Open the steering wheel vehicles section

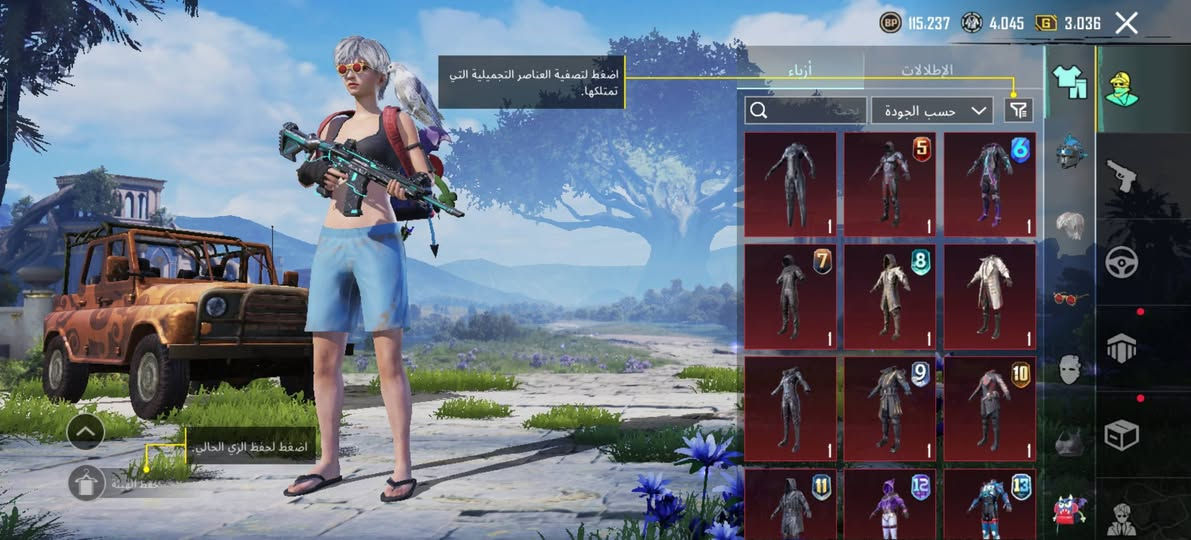[1121, 262]
